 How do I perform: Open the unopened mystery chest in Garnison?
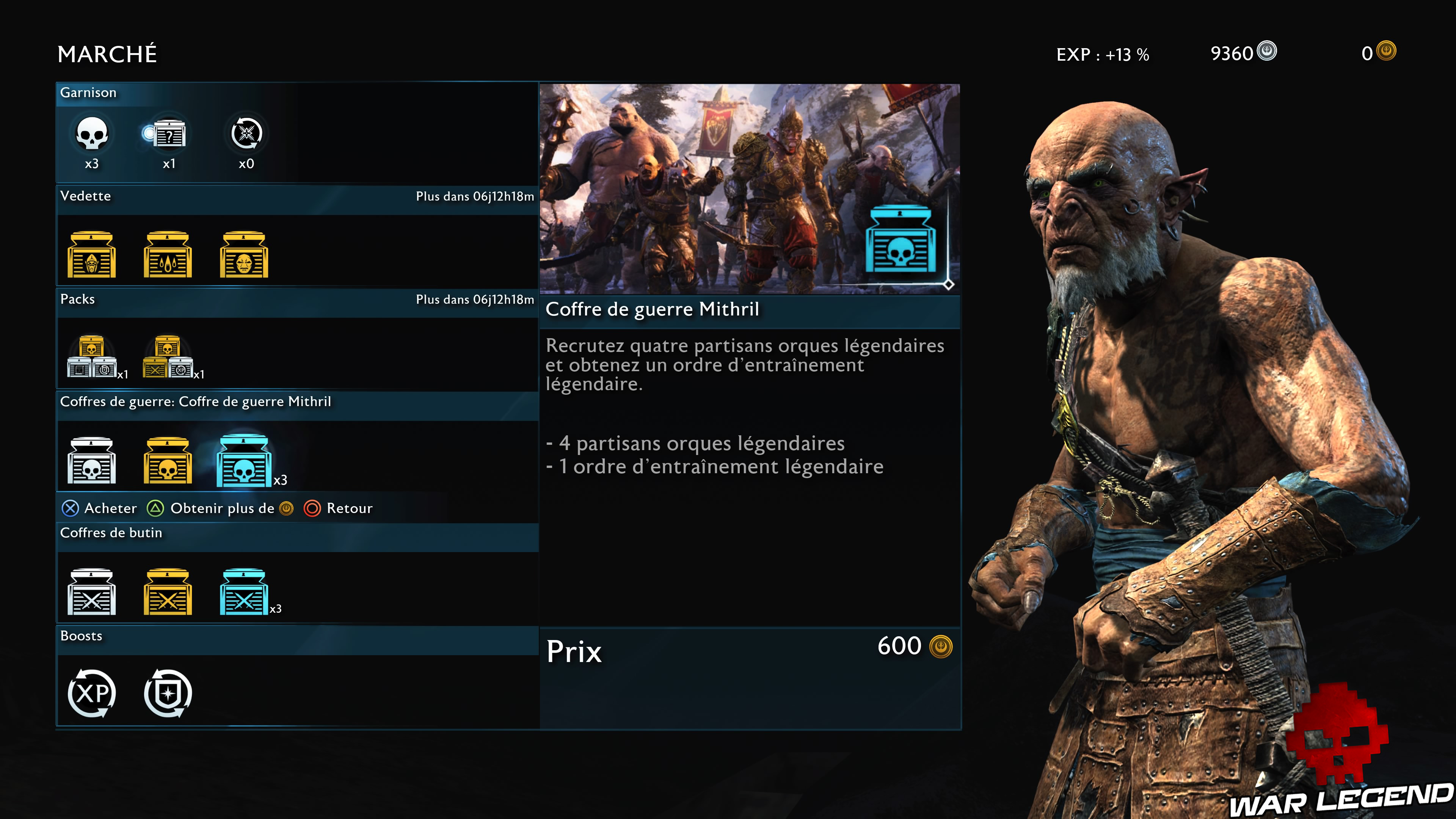[168, 134]
